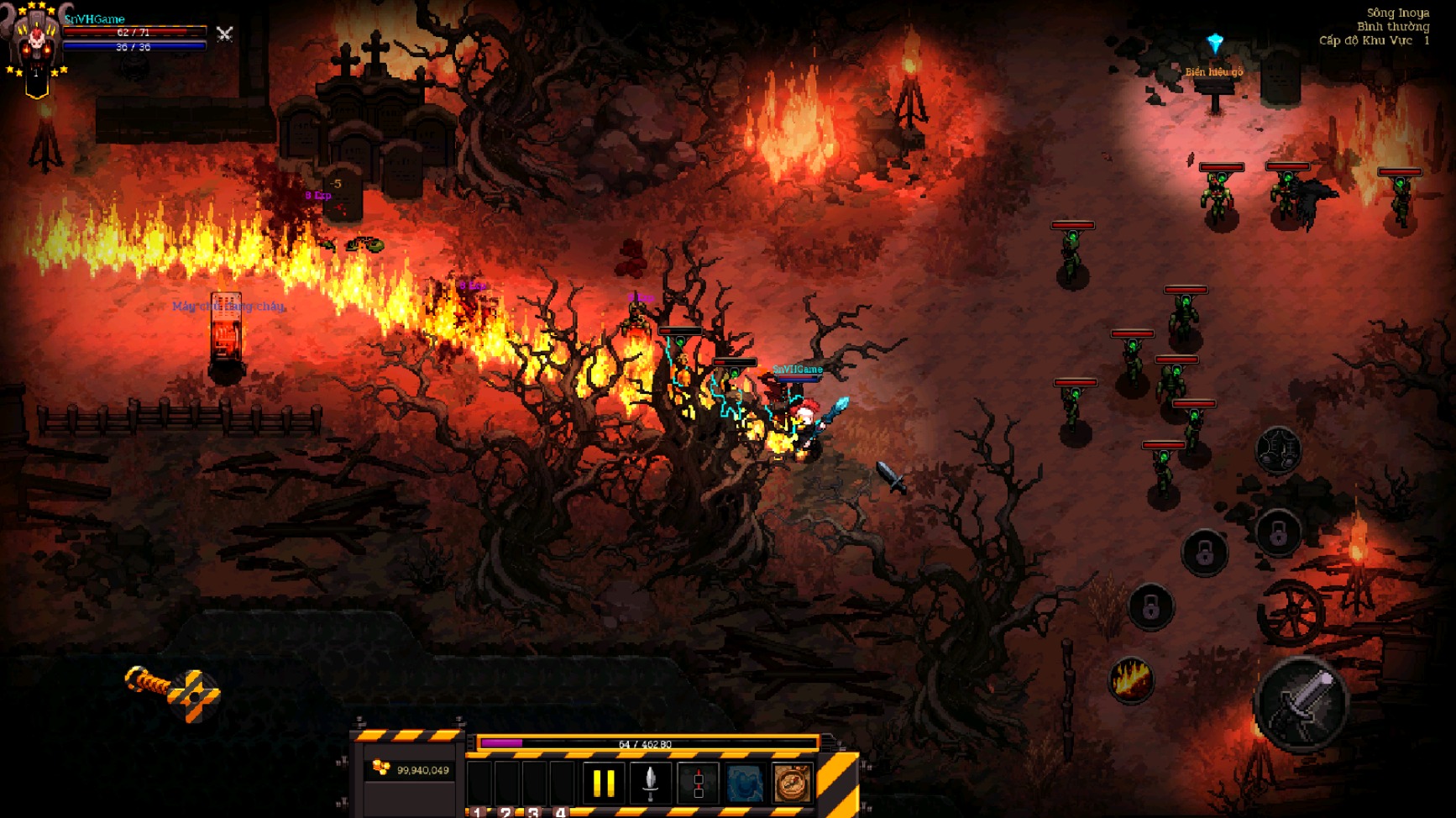
Task: Open the connected squares skill tree icon
Action: point(698,784)
